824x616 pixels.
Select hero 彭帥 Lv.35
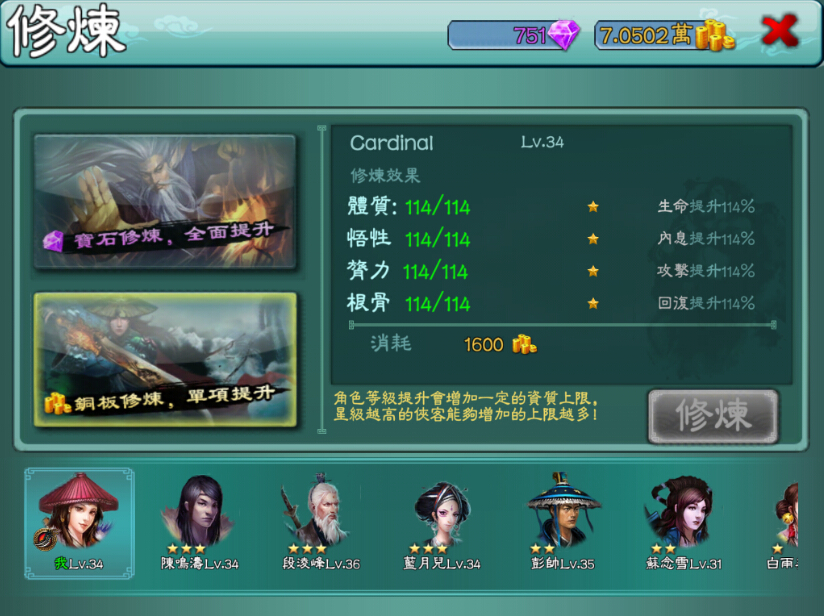point(562,522)
